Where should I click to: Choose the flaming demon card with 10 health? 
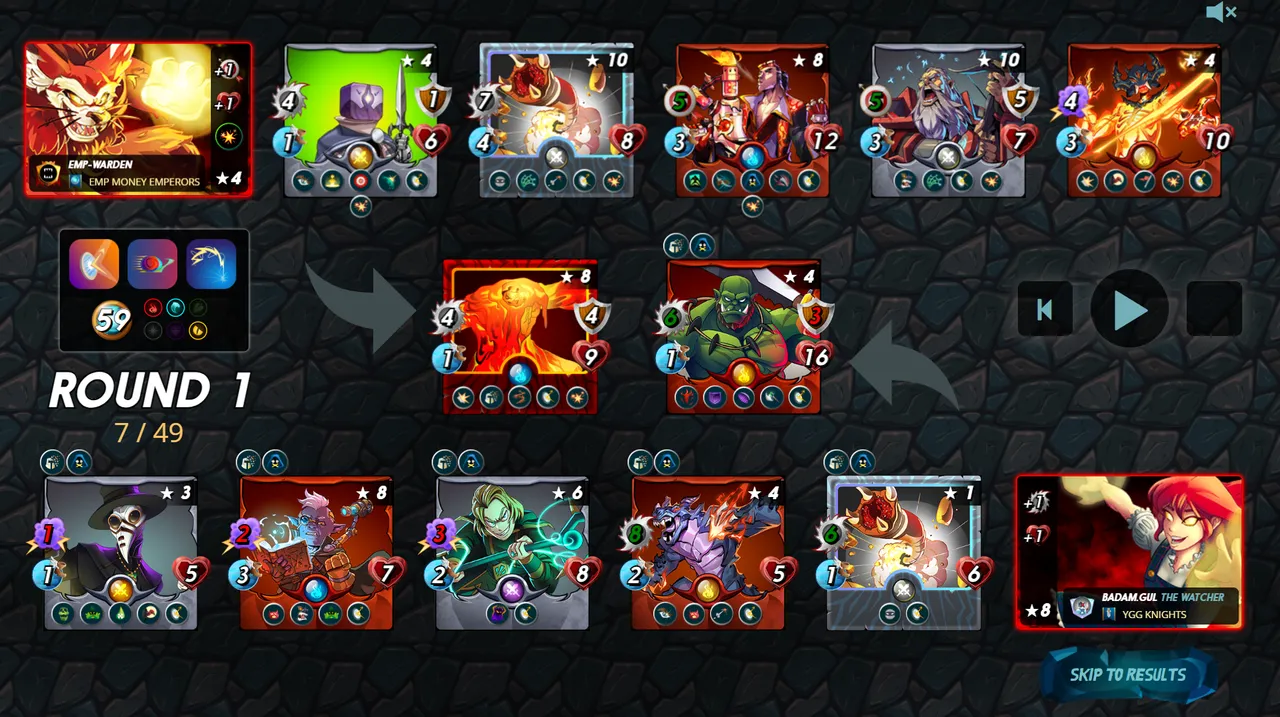pyautogui.click(x=1144, y=120)
